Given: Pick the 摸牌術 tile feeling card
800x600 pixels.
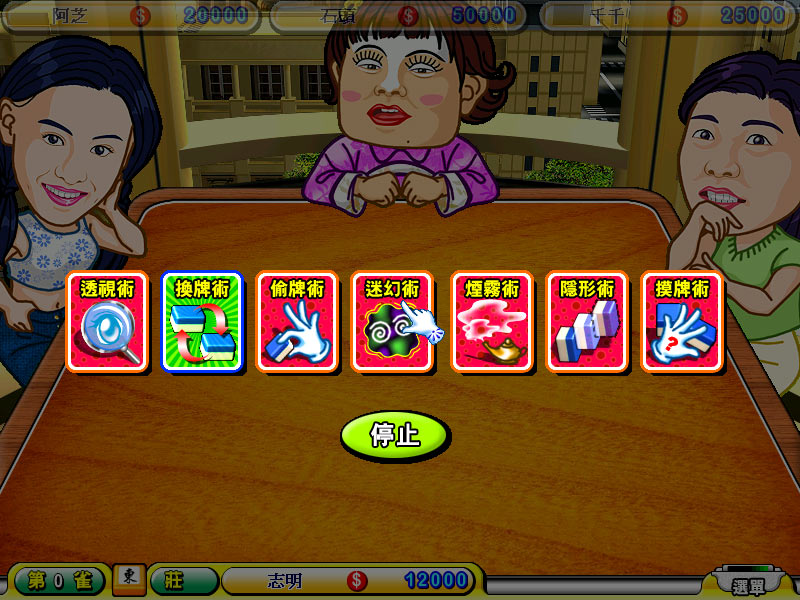Looking at the screenshot, I should point(682,322).
